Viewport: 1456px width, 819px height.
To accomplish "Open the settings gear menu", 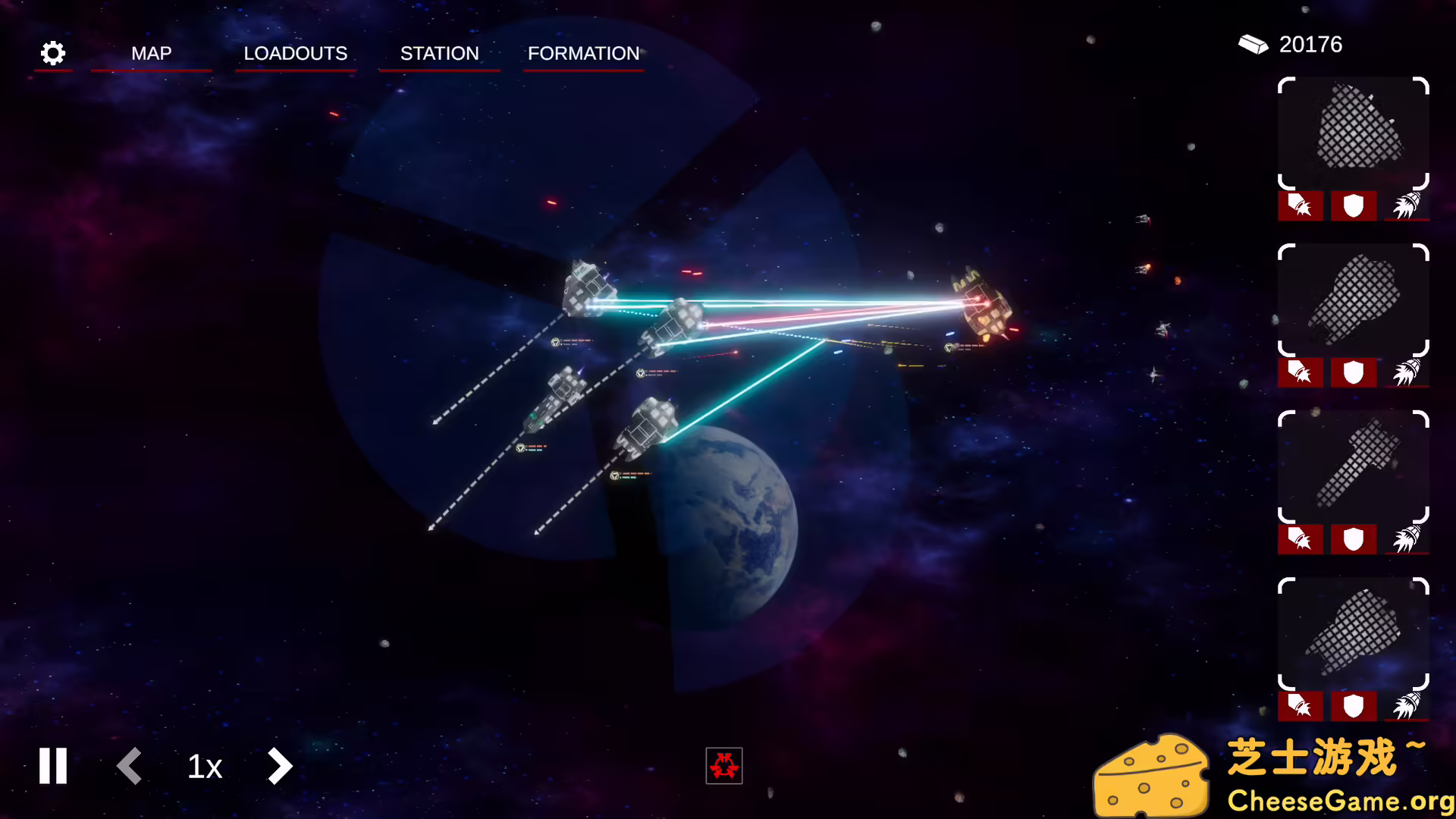I will coord(52,53).
